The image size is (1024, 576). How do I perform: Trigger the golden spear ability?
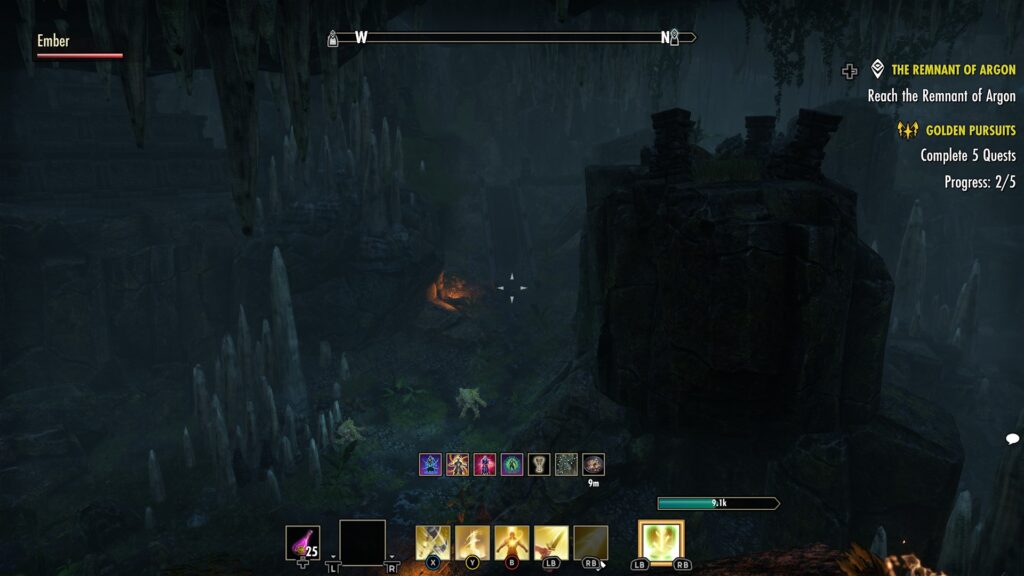click(551, 543)
